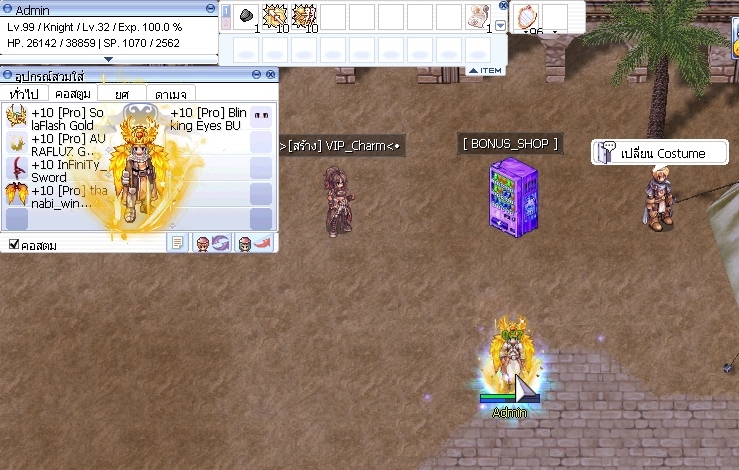Toggle the คอสตูม checkbox
Screen dimensions: 739x470
14,245
